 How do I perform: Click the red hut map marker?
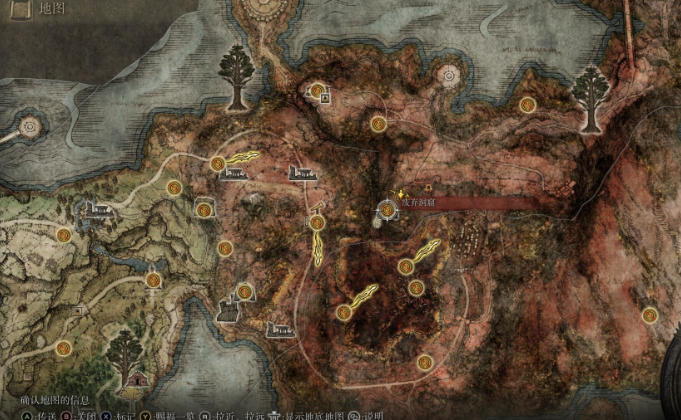coord(136,380)
